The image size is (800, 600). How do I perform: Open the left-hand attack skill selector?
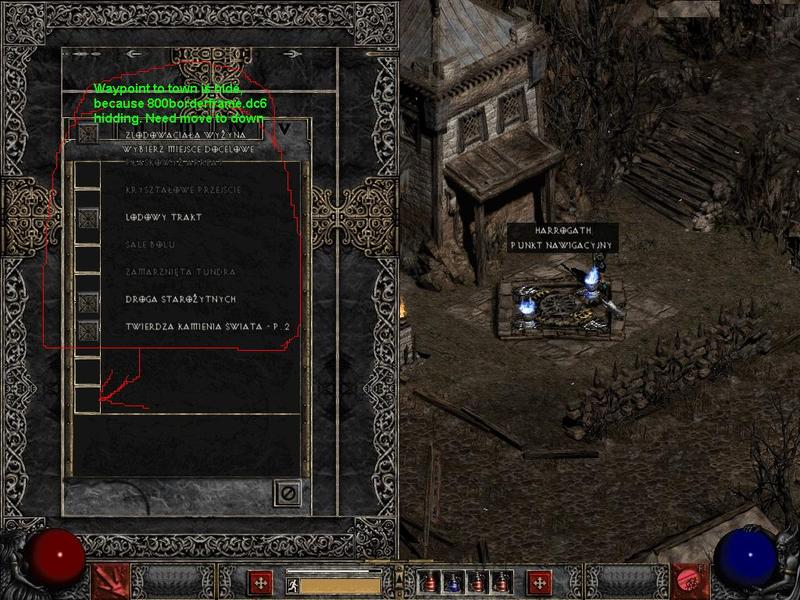[113, 581]
